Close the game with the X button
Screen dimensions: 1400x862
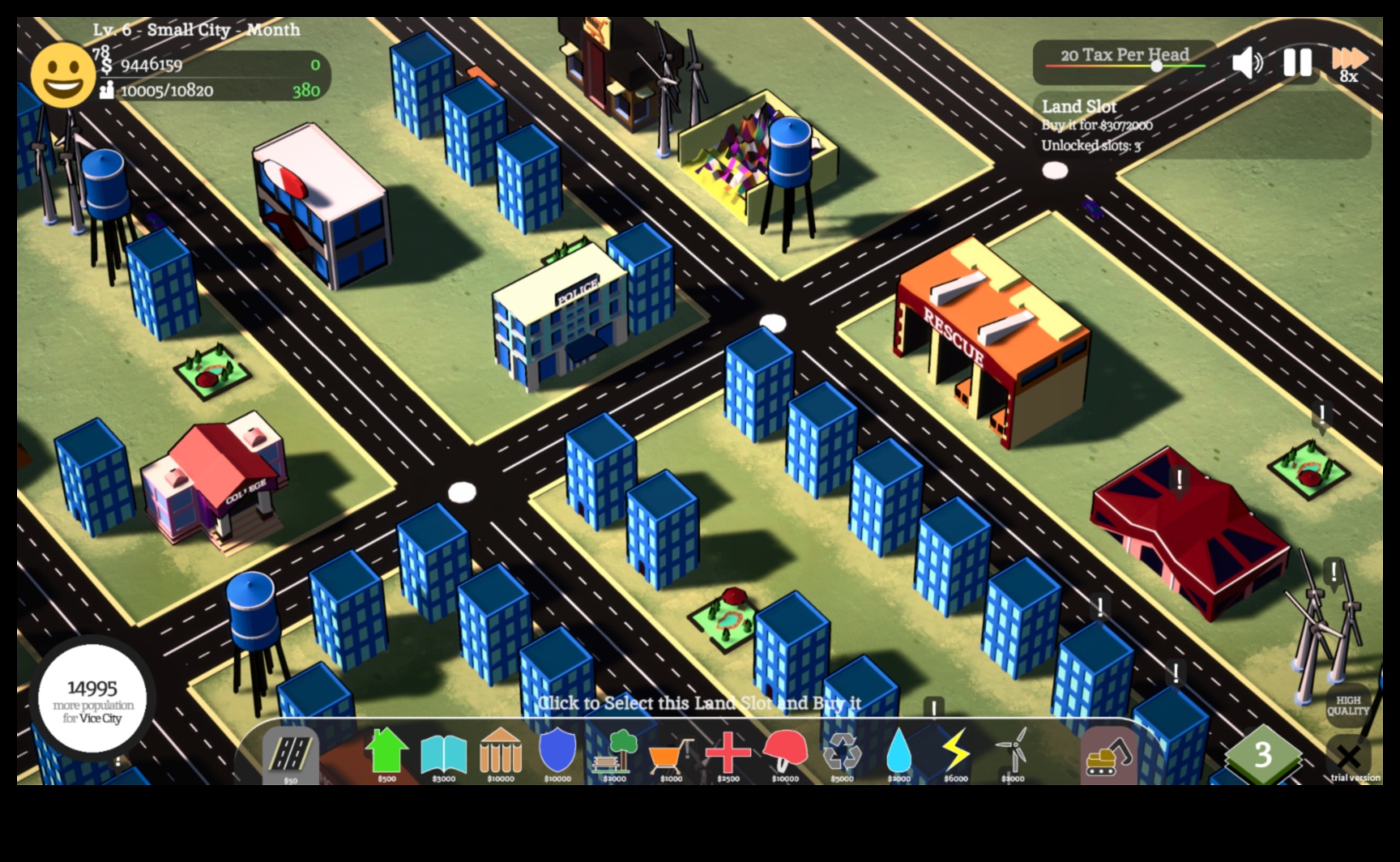click(1348, 756)
